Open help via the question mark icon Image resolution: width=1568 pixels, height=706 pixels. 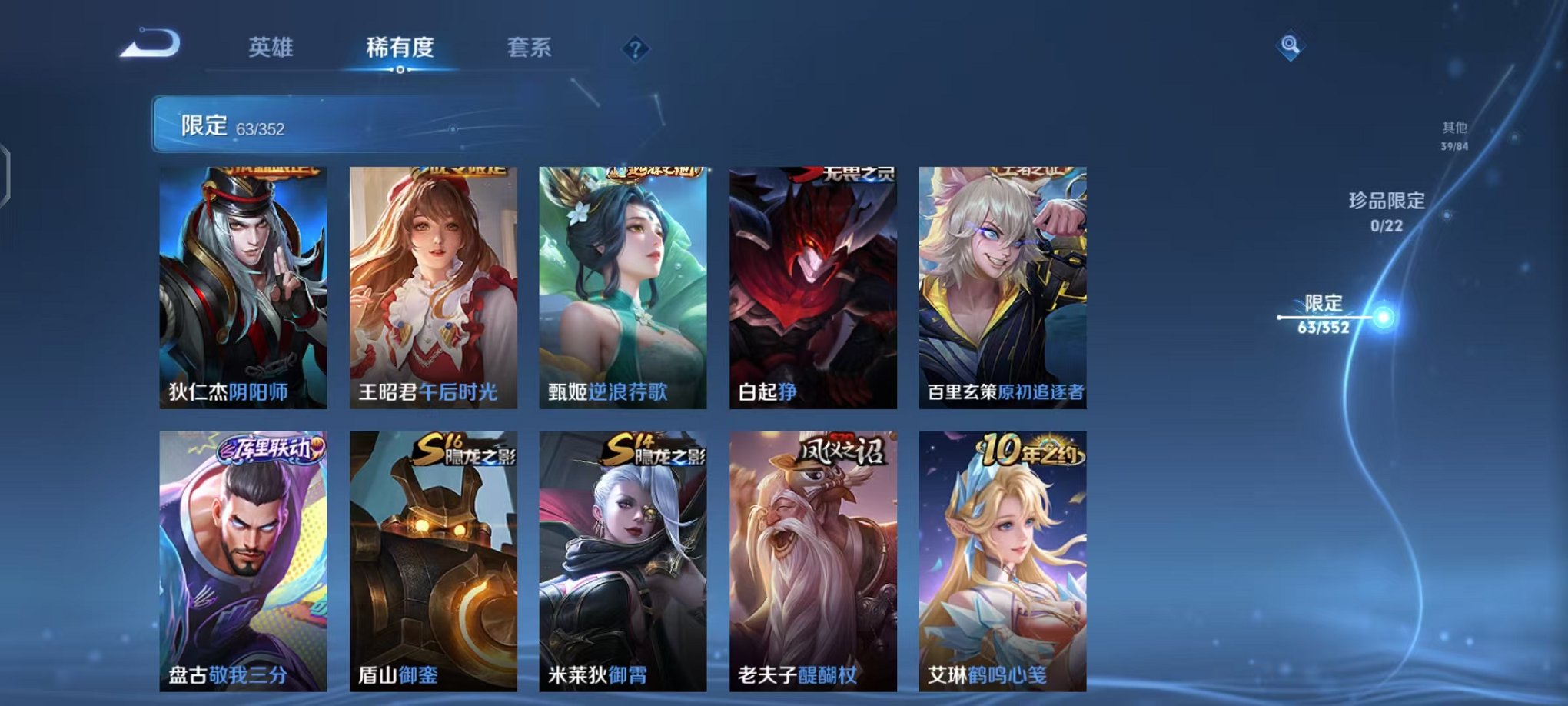pos(633,50)
